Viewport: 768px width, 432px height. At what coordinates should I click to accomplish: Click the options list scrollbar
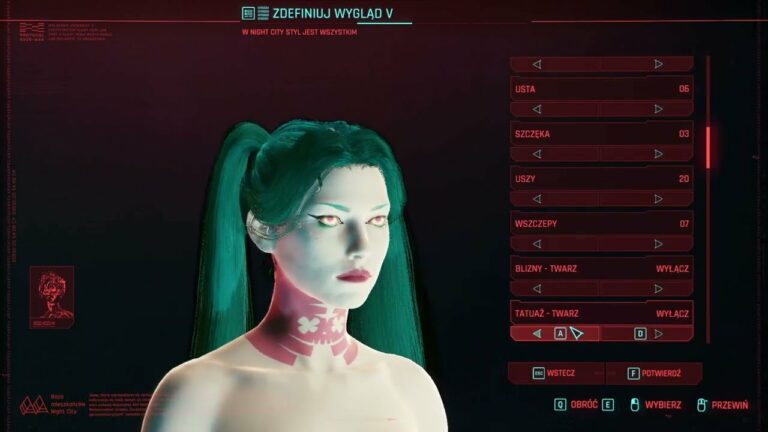click(708, 147)
